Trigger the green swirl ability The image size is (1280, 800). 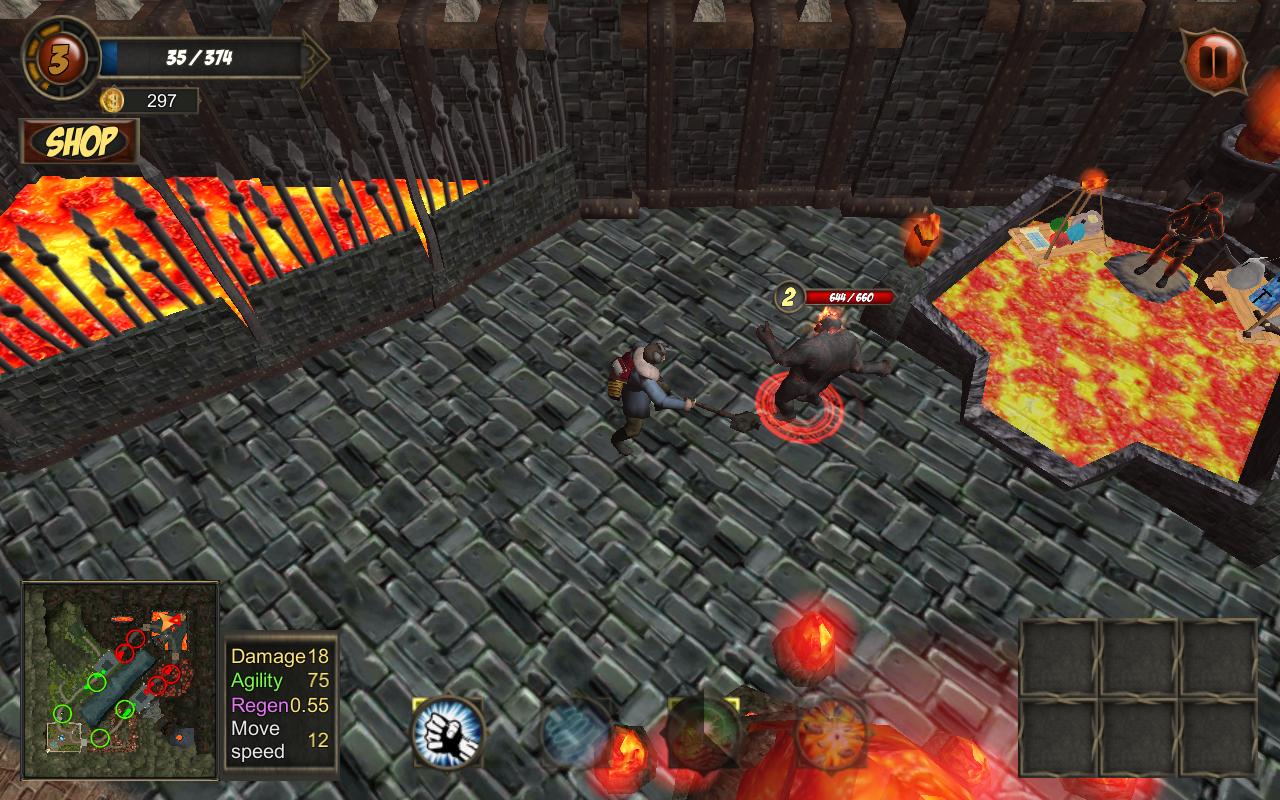pos(704,732)
